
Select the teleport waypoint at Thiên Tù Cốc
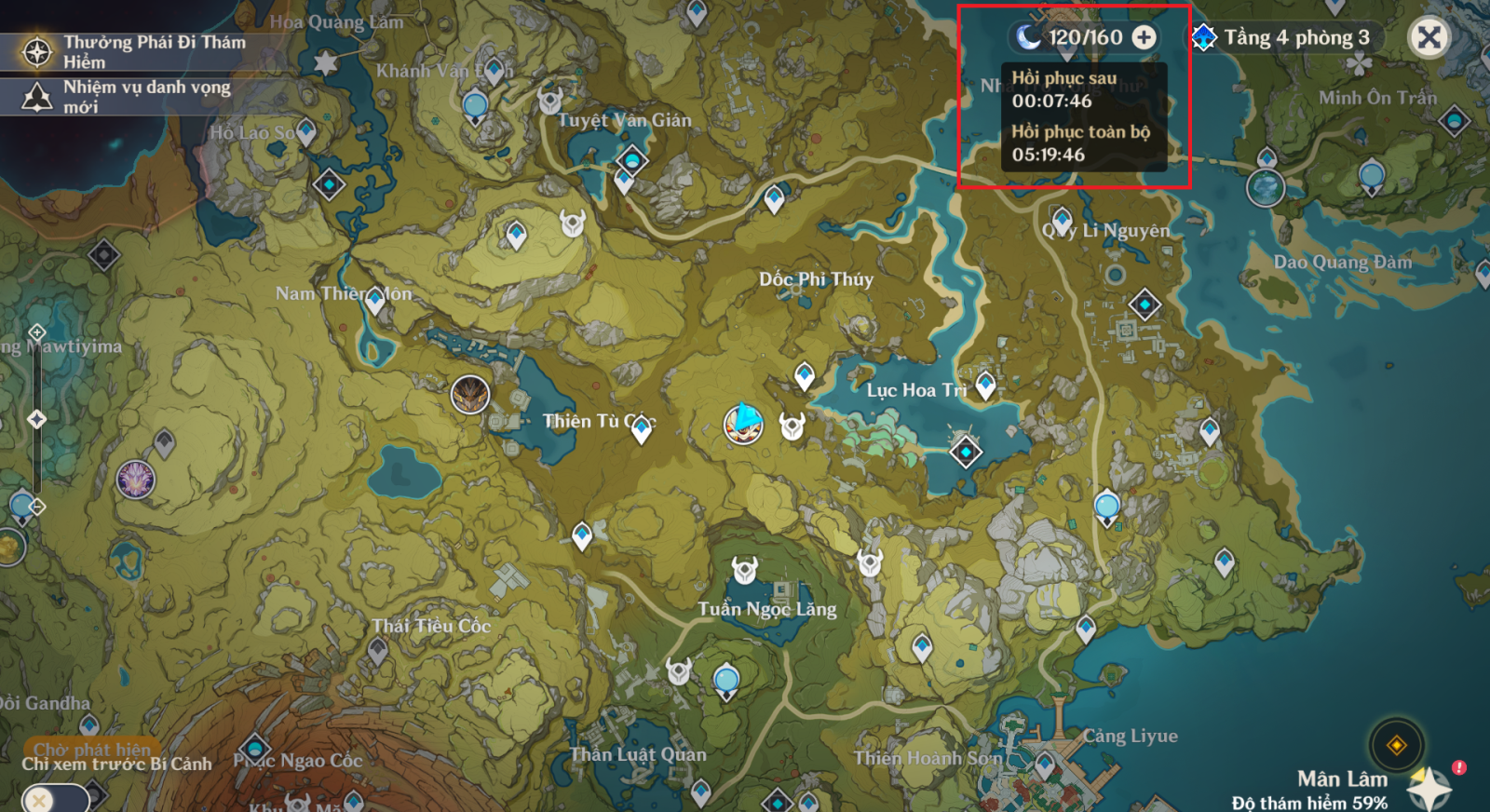click(641, 427)
